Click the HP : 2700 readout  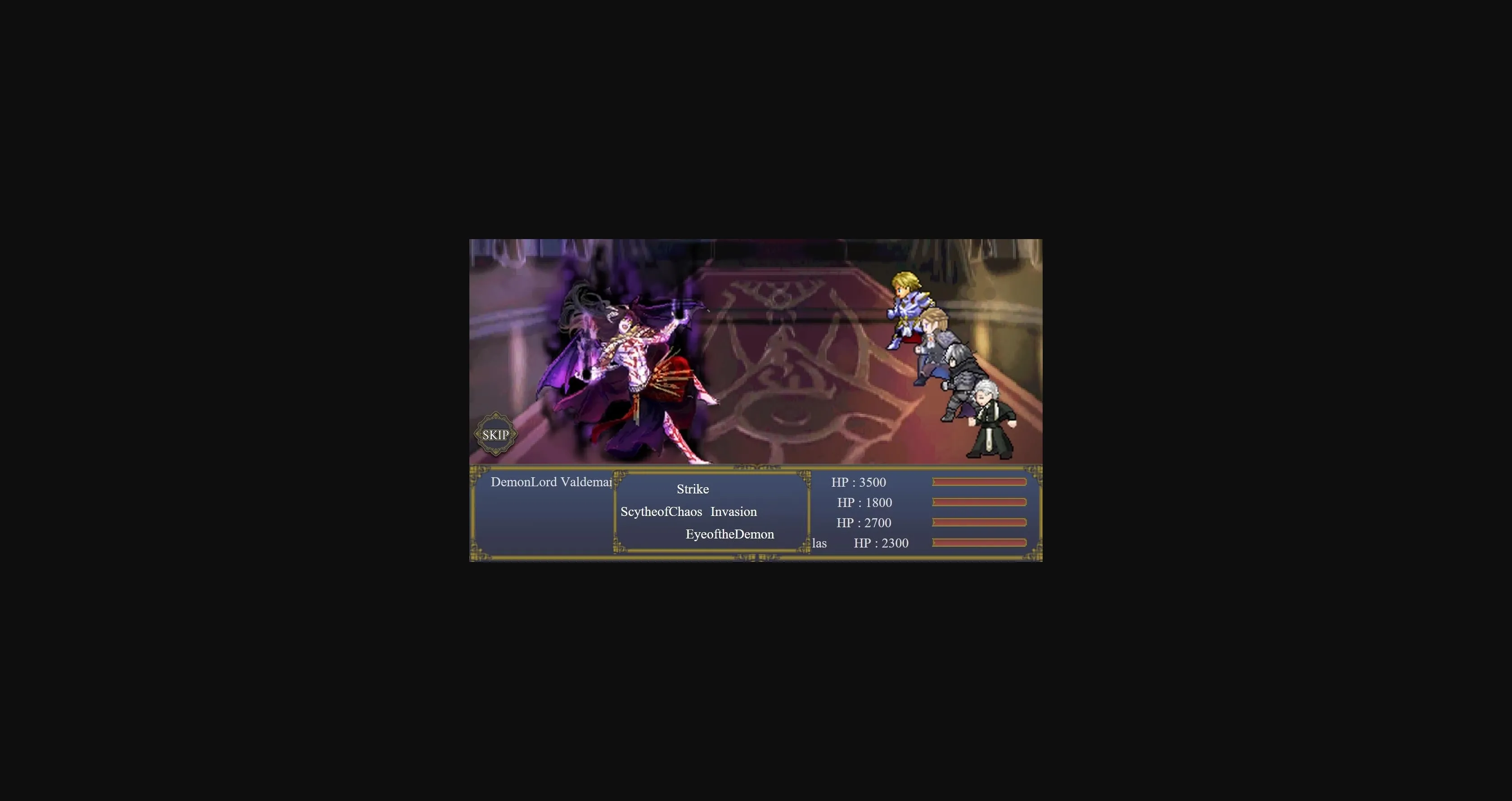click(864, 523)
